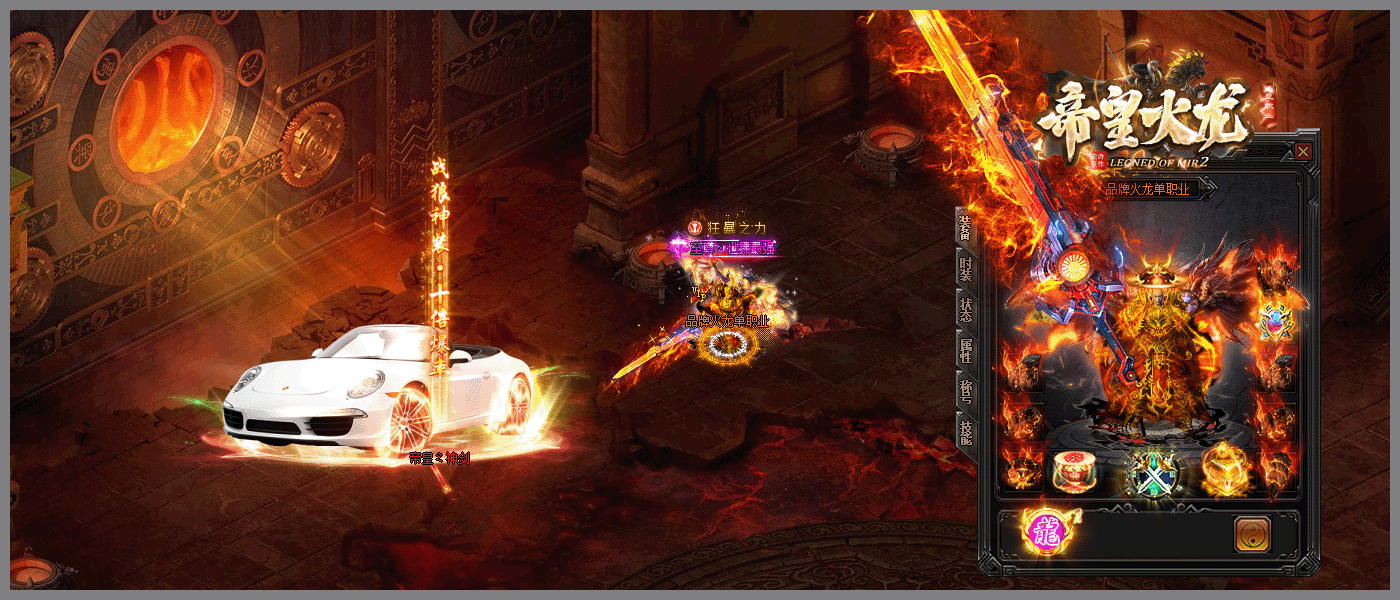Open the 技能 (Skills) tab

pyautogui.click(x=965, y=431)
